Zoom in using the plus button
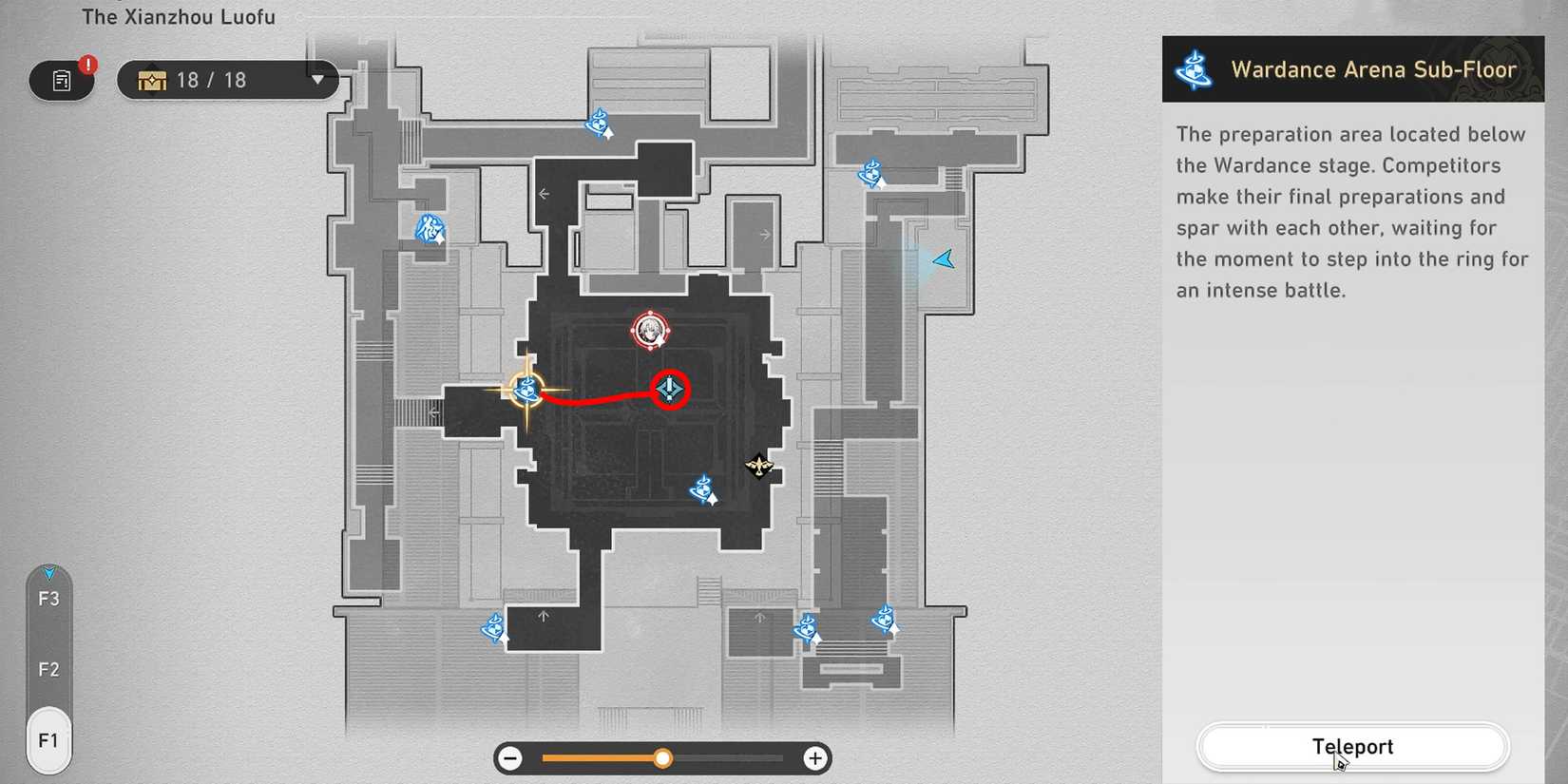 [x=814, y=758]
